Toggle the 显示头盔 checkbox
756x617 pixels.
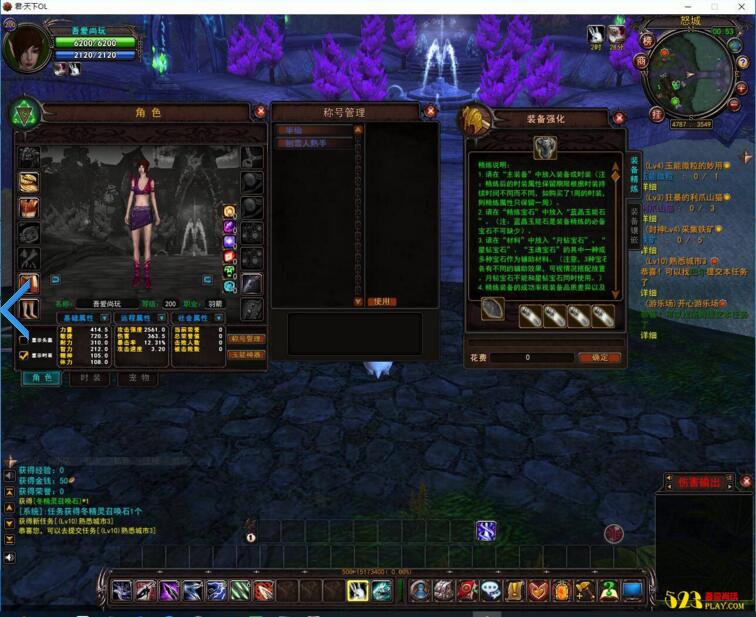[x=24, y=340]
